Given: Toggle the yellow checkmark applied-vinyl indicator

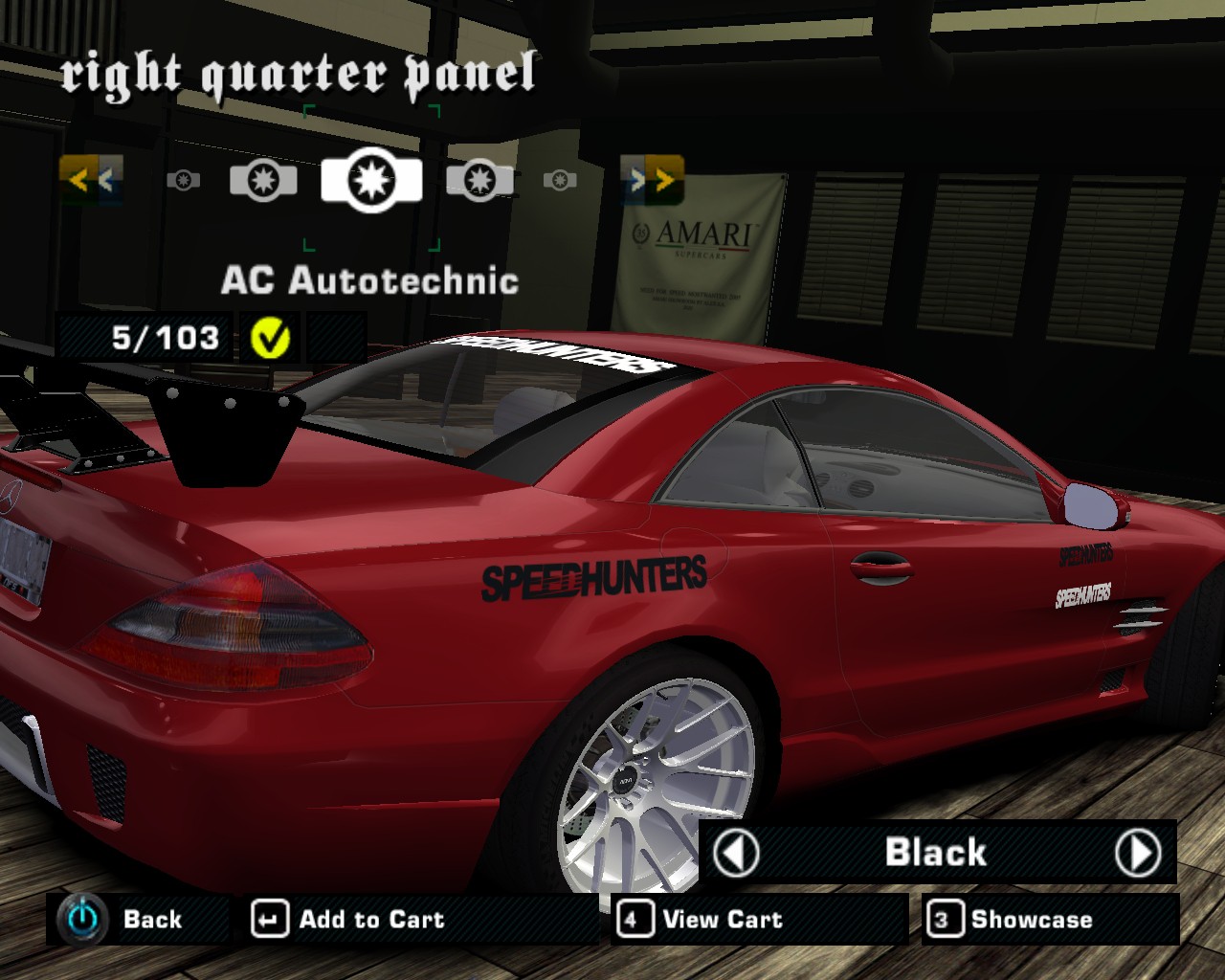Looking at the screenshot, I should (269, 337).
